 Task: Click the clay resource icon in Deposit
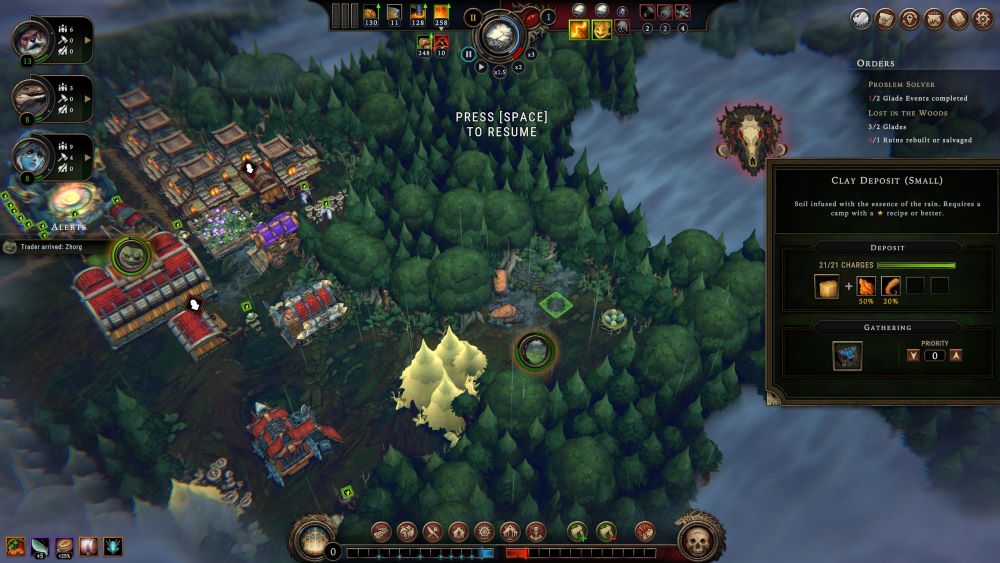tap(827, 287)
